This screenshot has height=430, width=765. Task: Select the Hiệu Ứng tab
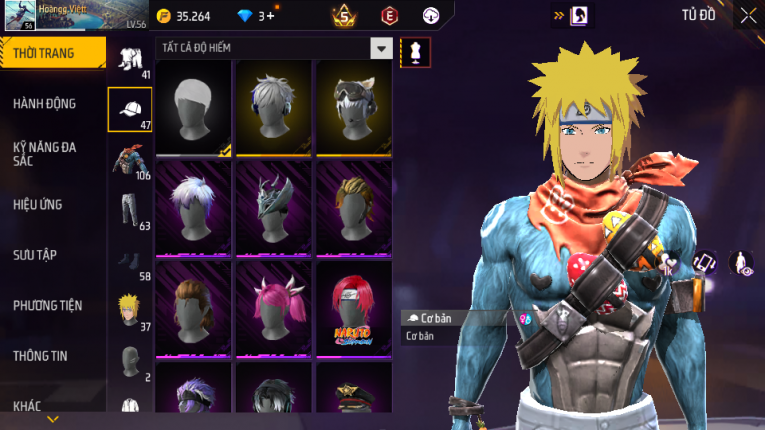tap(38, 204)
